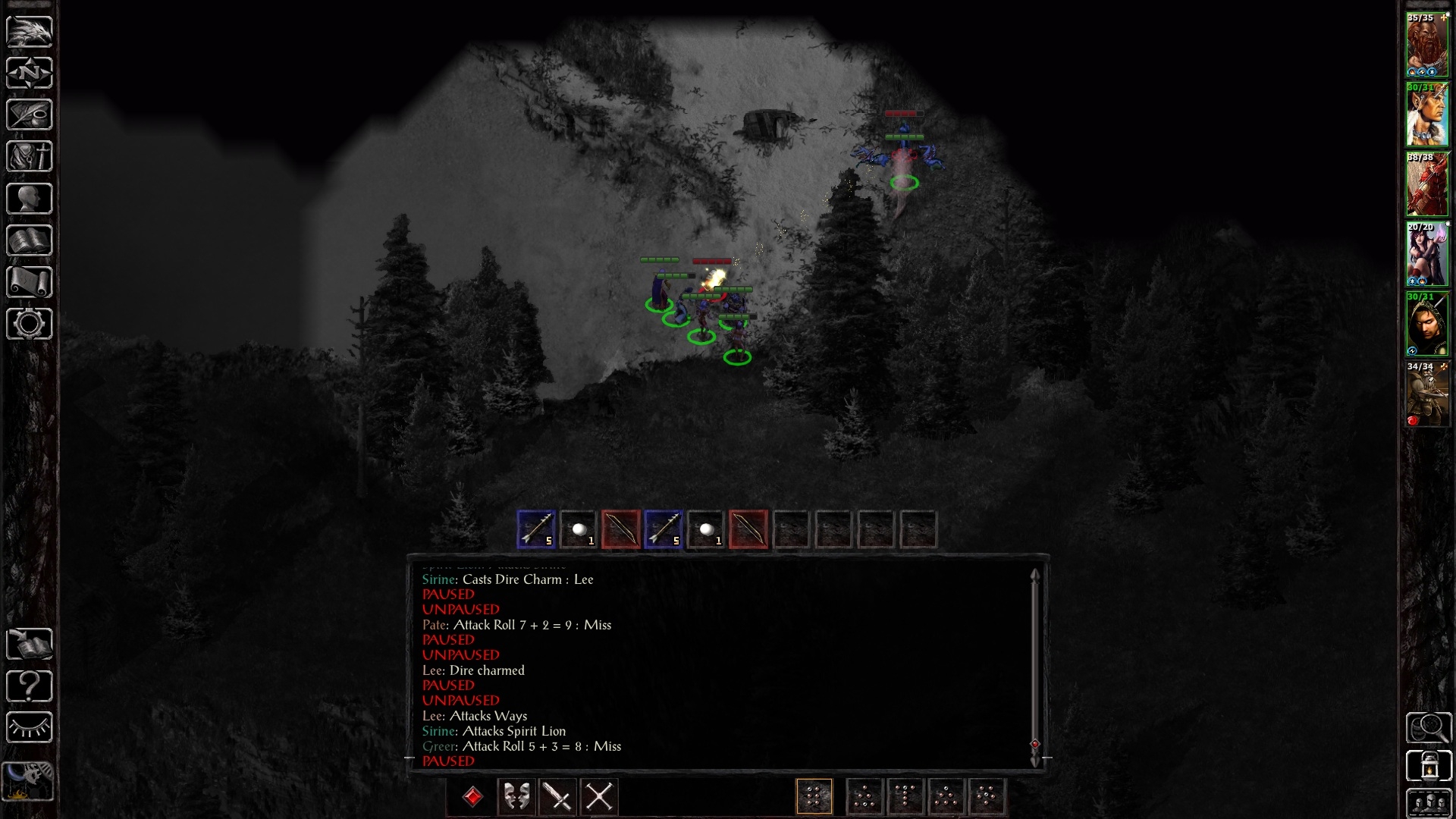This screenshot has width=1456, height=819.
Task: Open the inventory screen
Action: 30,157
